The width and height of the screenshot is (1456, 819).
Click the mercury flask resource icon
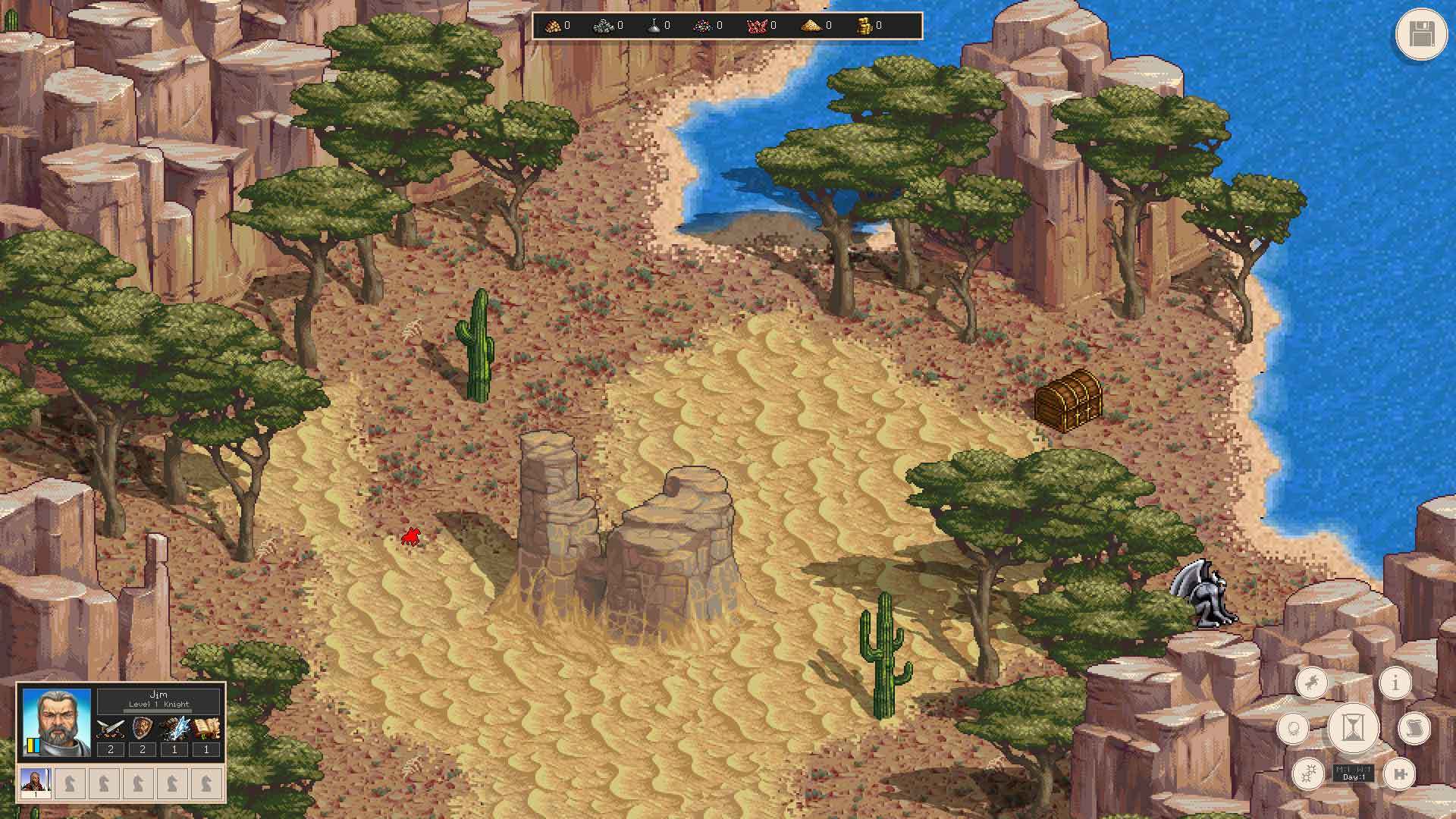coord(654,25)
